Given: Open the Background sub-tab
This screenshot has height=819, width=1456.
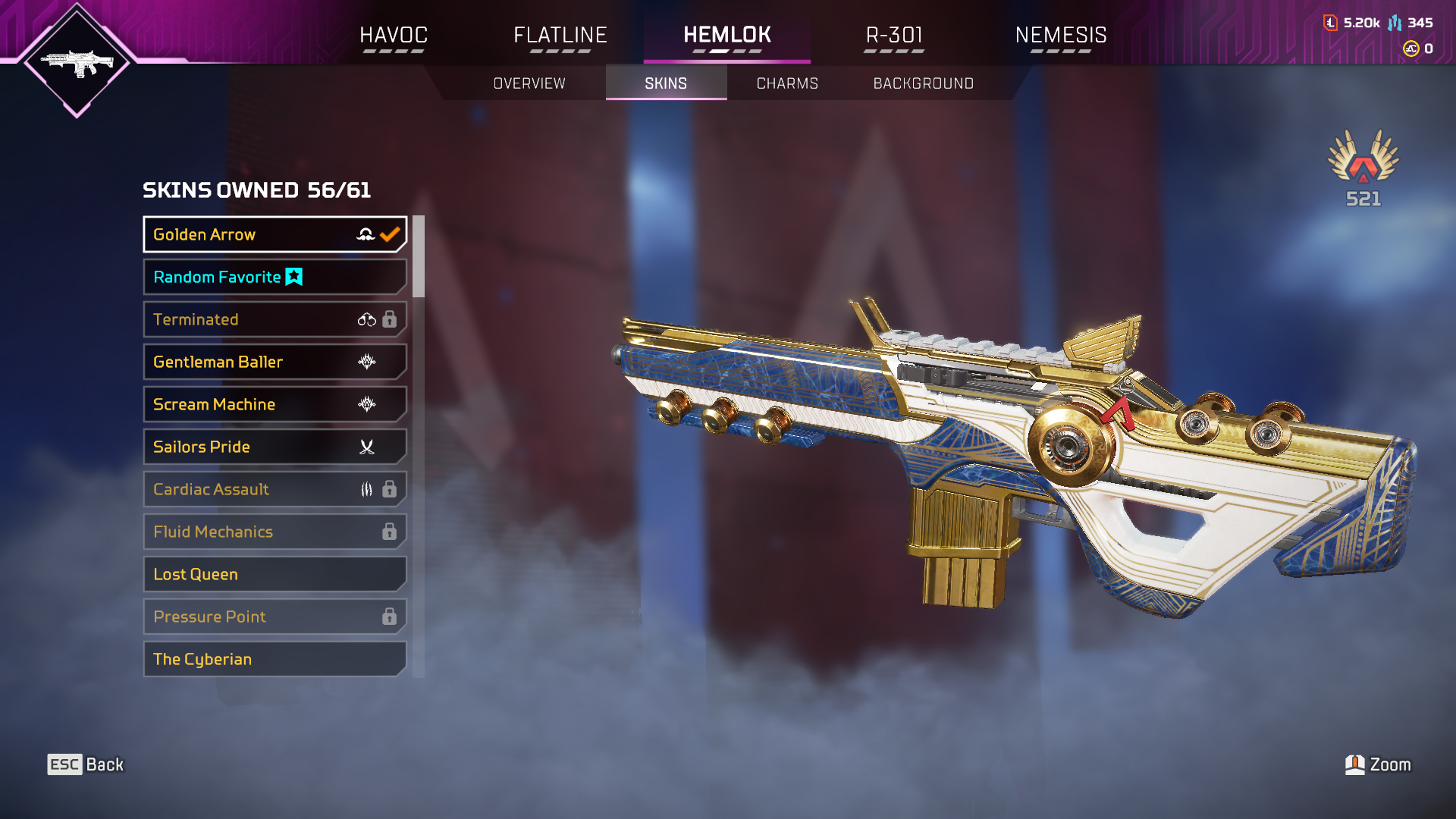Looking at the screenshot, I should (923, 83).
